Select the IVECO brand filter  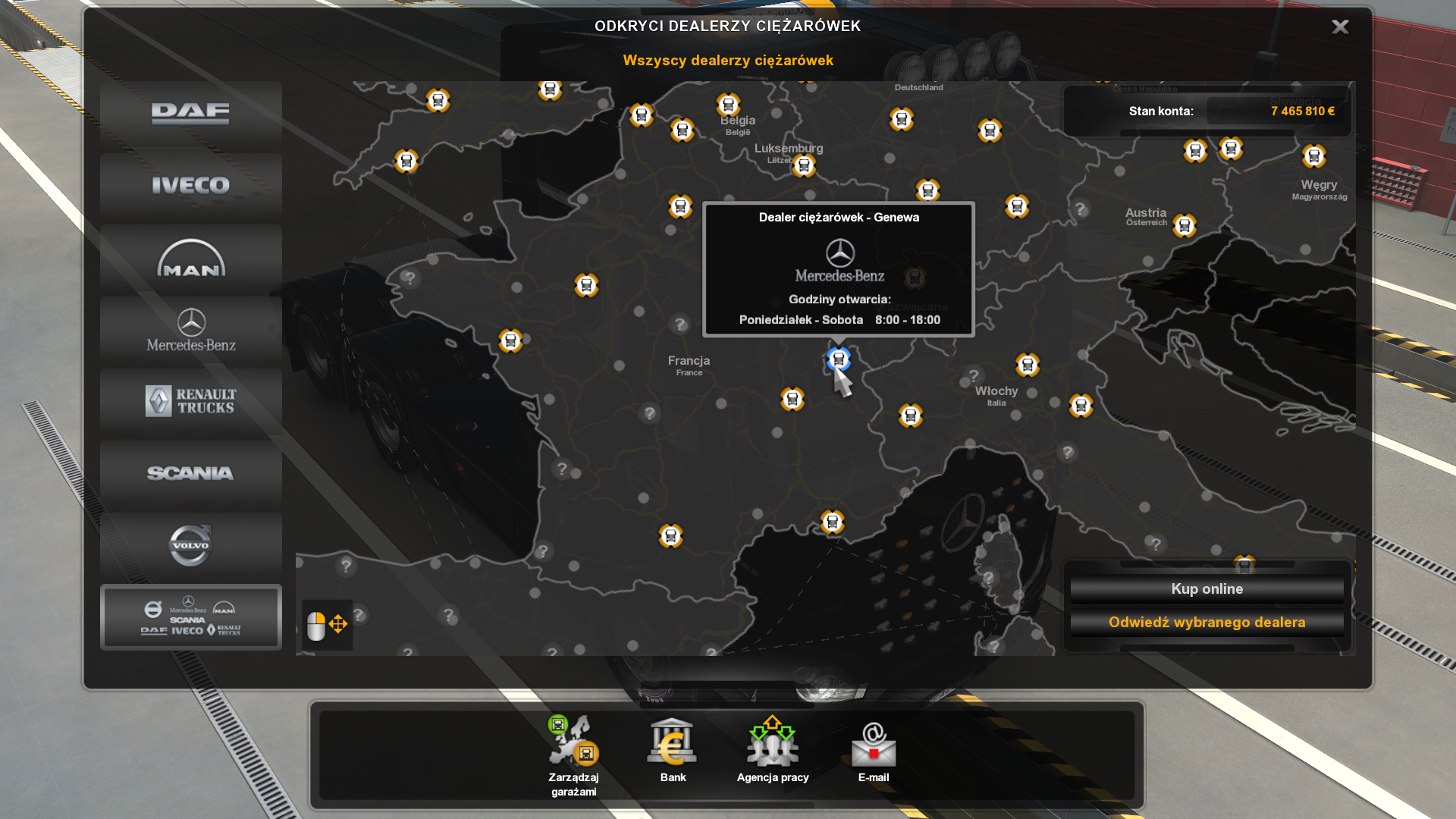[x=190, y=185]
